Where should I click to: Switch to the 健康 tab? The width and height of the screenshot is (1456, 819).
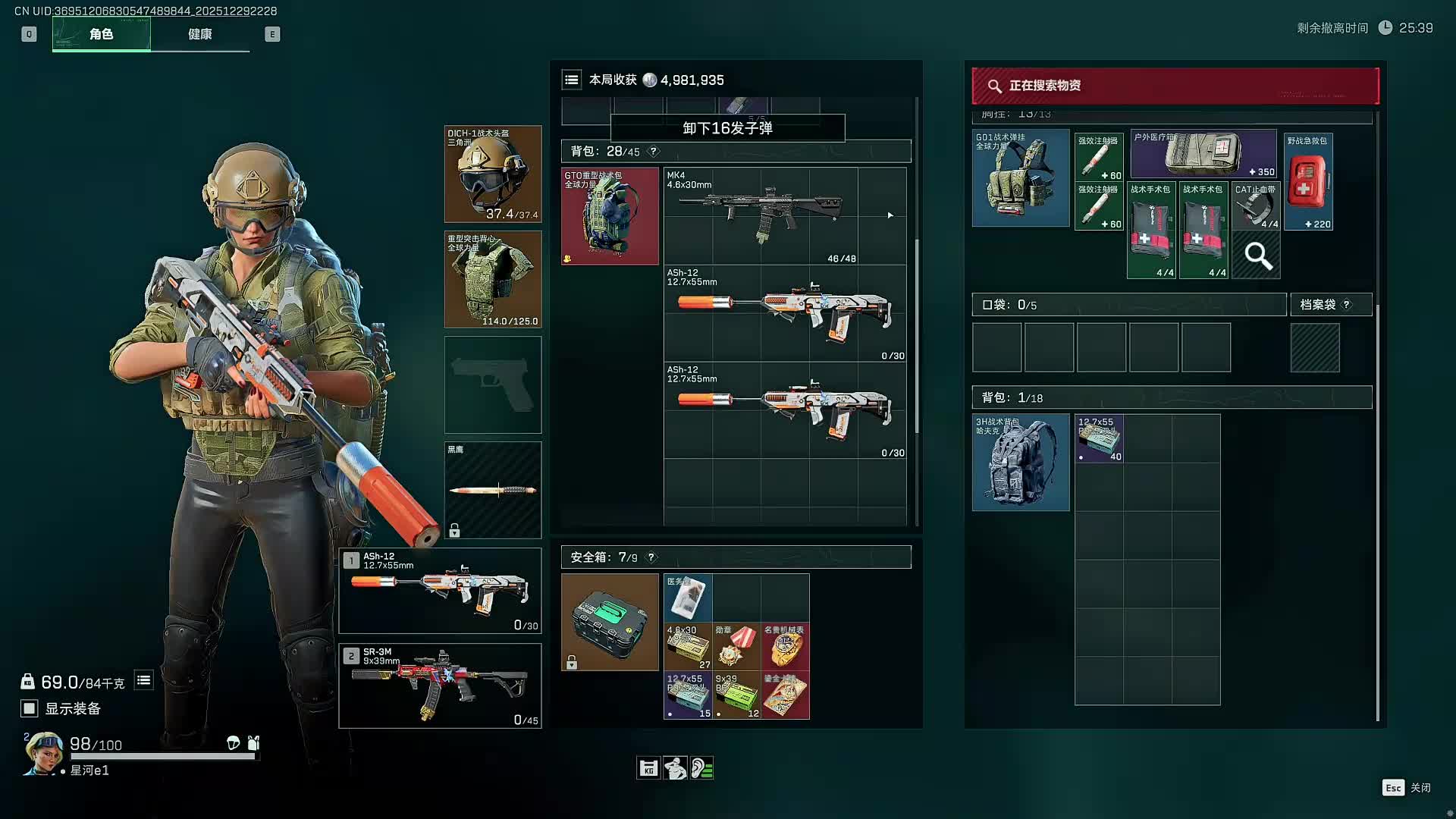199,34
